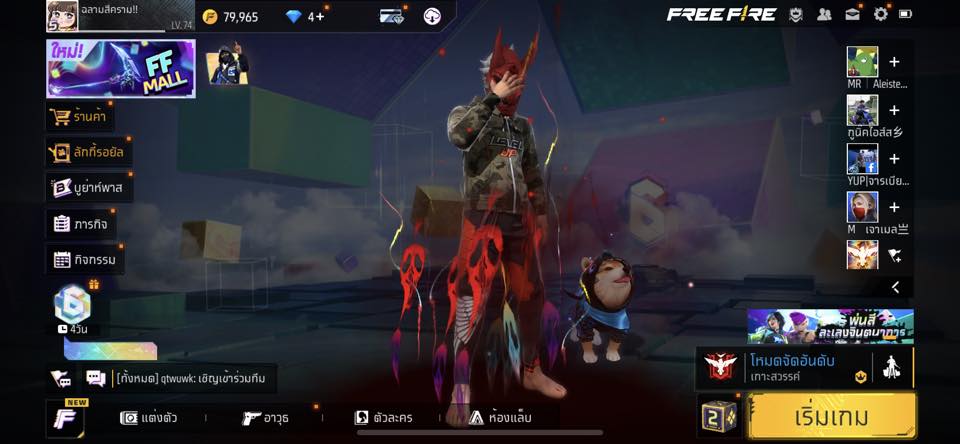960x444 pixels.
Task: Switch to the outfit tab แต่งตัว
Action: click(x=148, y=418)
